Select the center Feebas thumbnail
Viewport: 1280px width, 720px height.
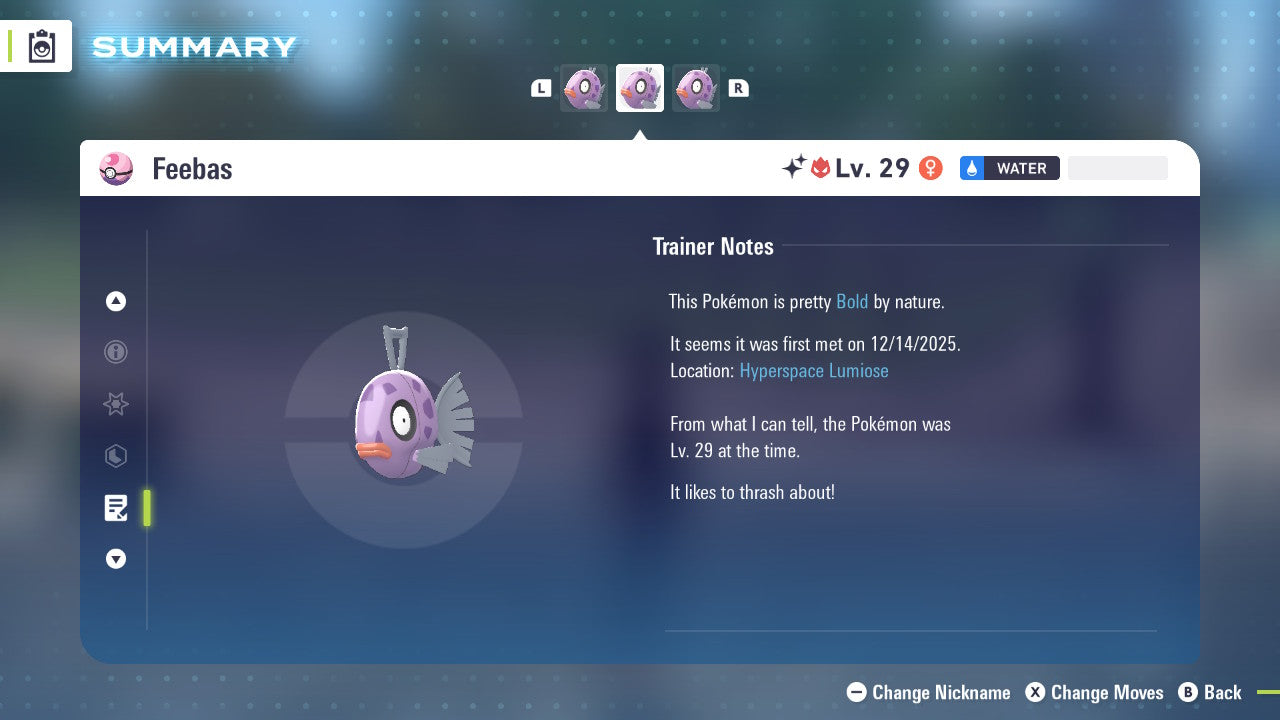coord(639,87)
